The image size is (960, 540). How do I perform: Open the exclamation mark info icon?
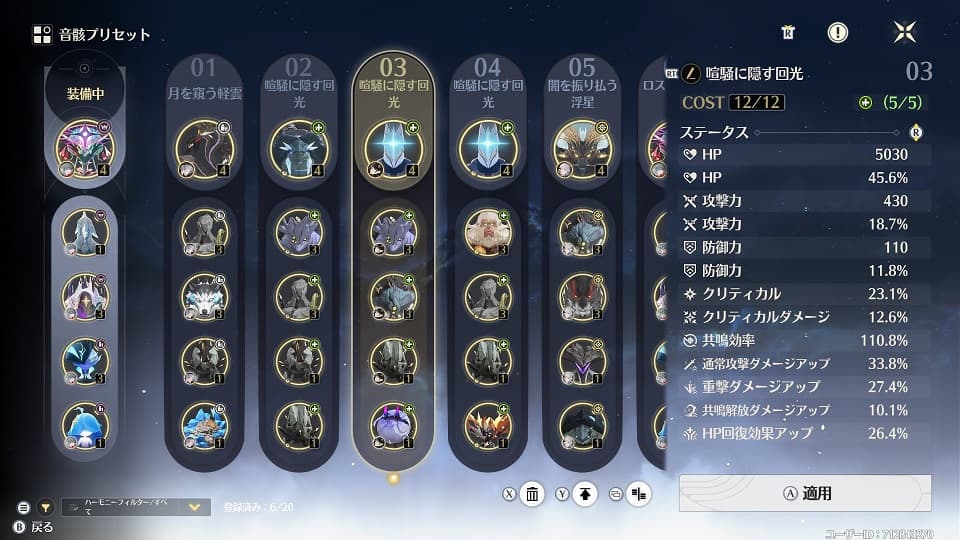[x=838, y=32]
